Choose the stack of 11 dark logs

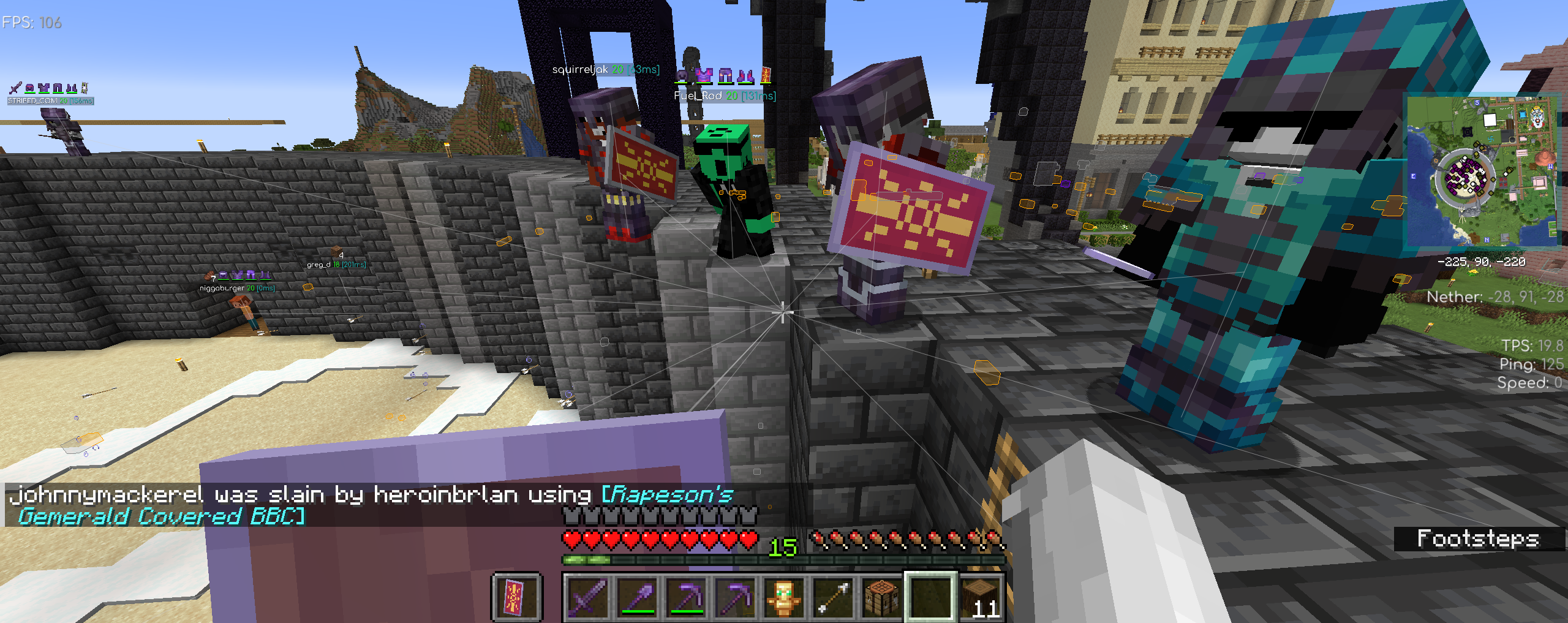[x=980, y=596]
